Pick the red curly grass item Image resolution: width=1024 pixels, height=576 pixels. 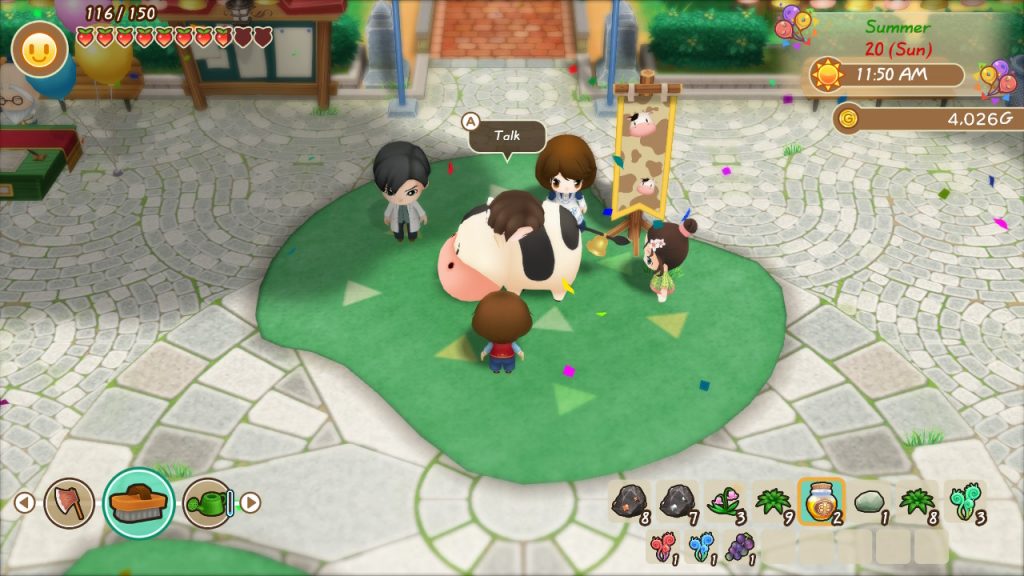[663, 547]
